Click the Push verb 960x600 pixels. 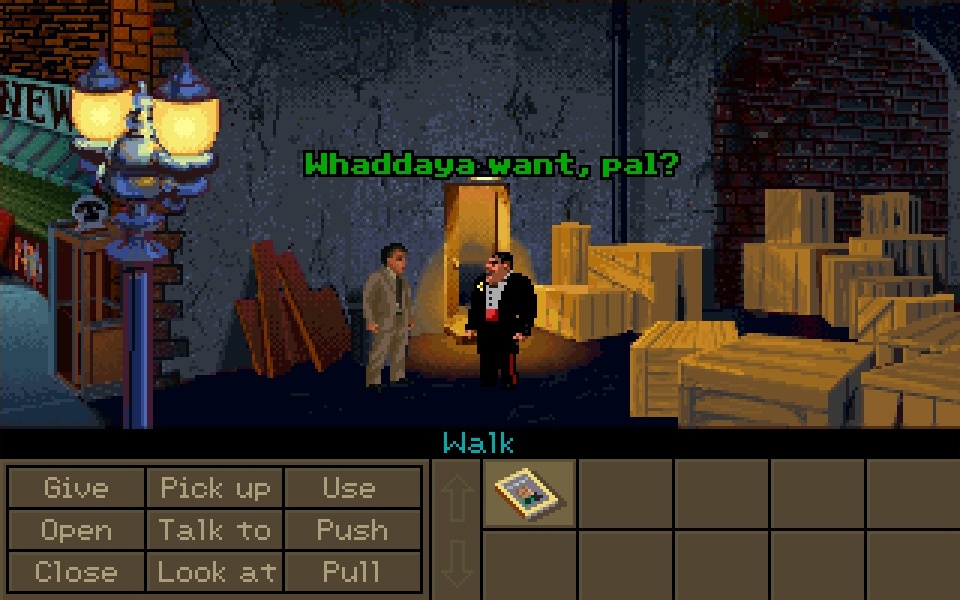tap(351, 530)
